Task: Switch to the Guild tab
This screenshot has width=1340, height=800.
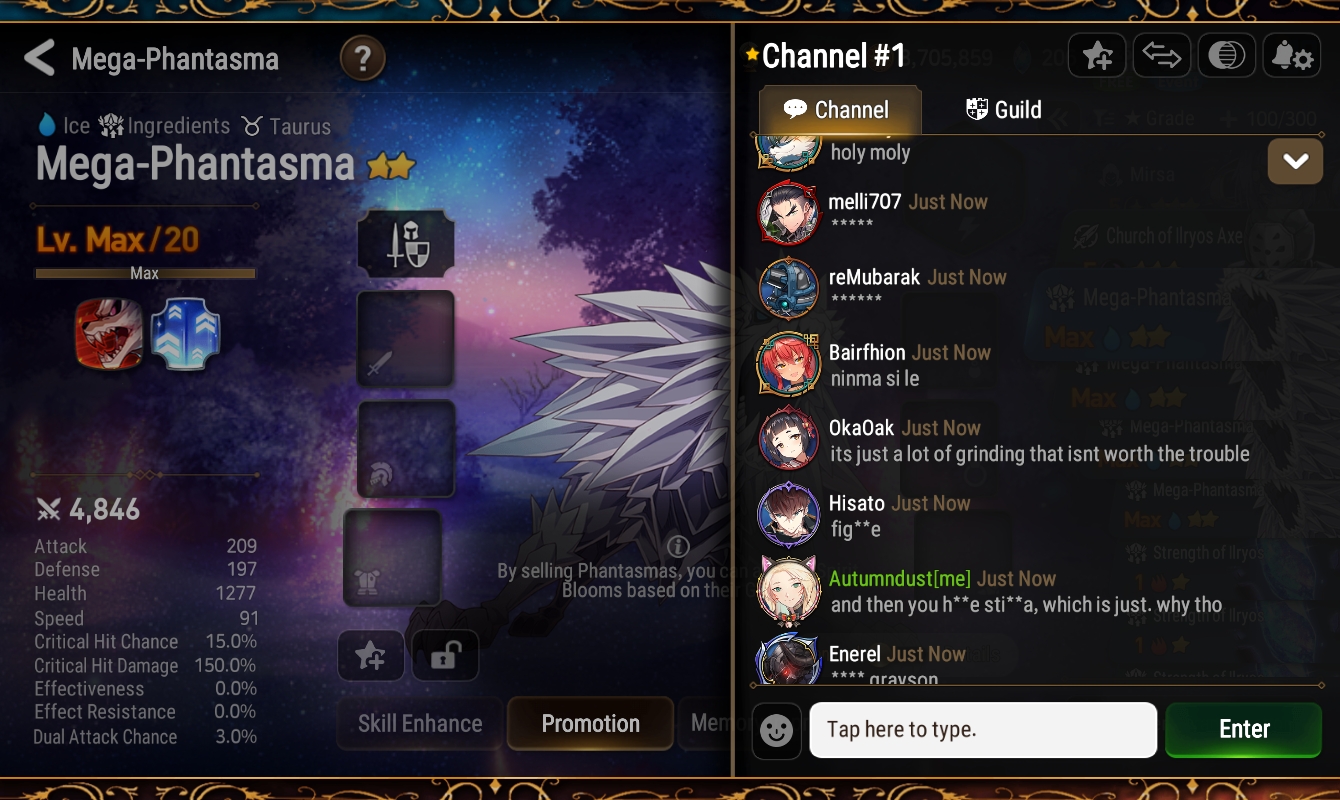Action: click(1003, 111)
